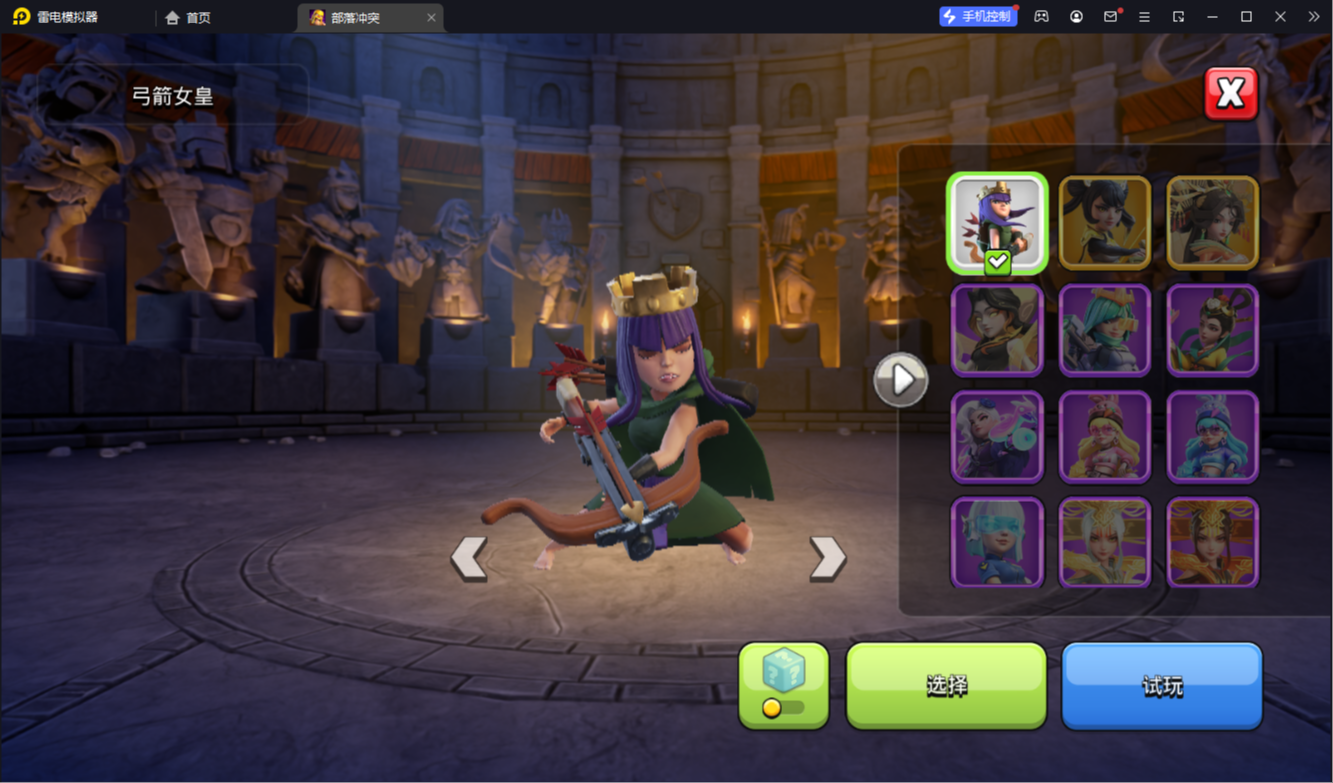Open the emulator's 手机控制 phone control

click(977, 17)
